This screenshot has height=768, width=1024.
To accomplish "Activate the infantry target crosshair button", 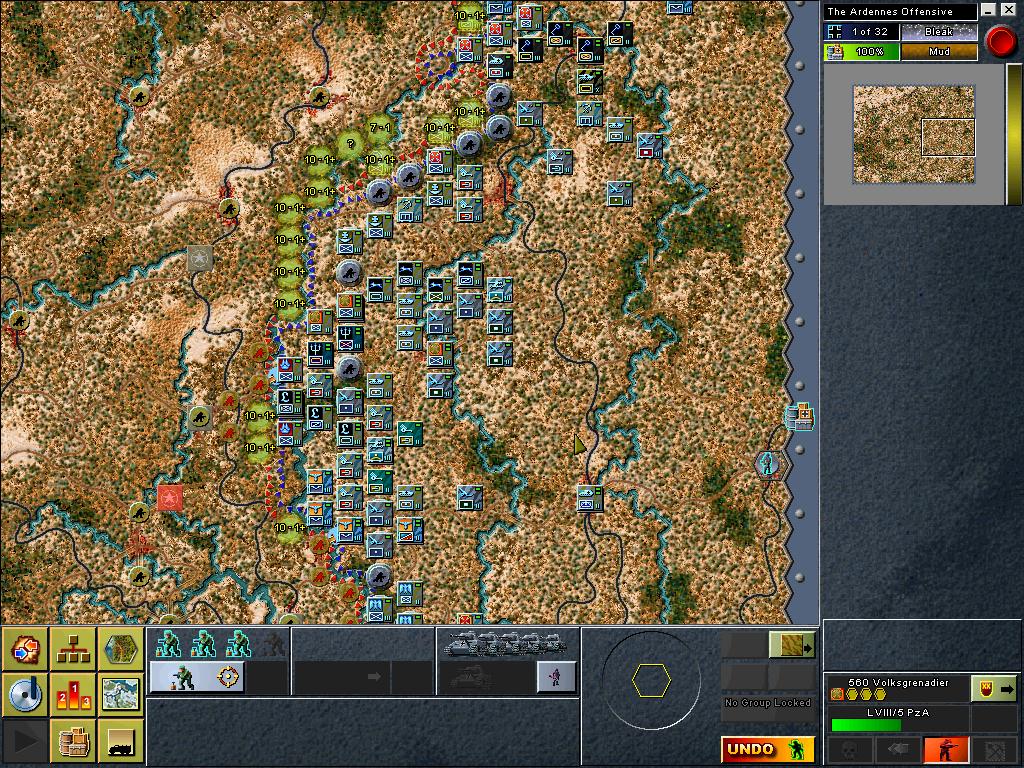I will click(x=197, y=677).
